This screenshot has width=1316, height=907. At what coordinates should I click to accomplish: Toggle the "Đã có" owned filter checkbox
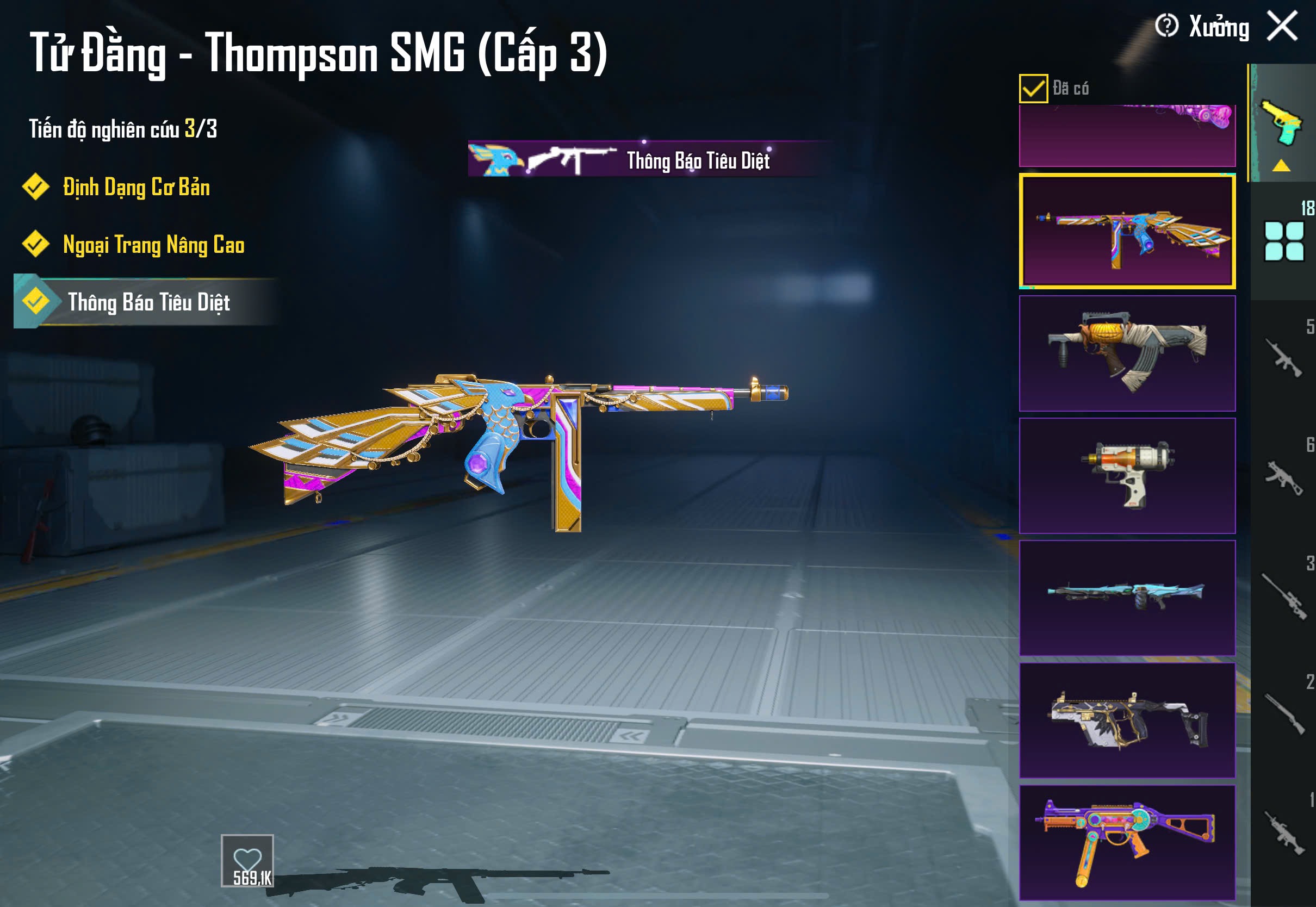[1033, 89]
